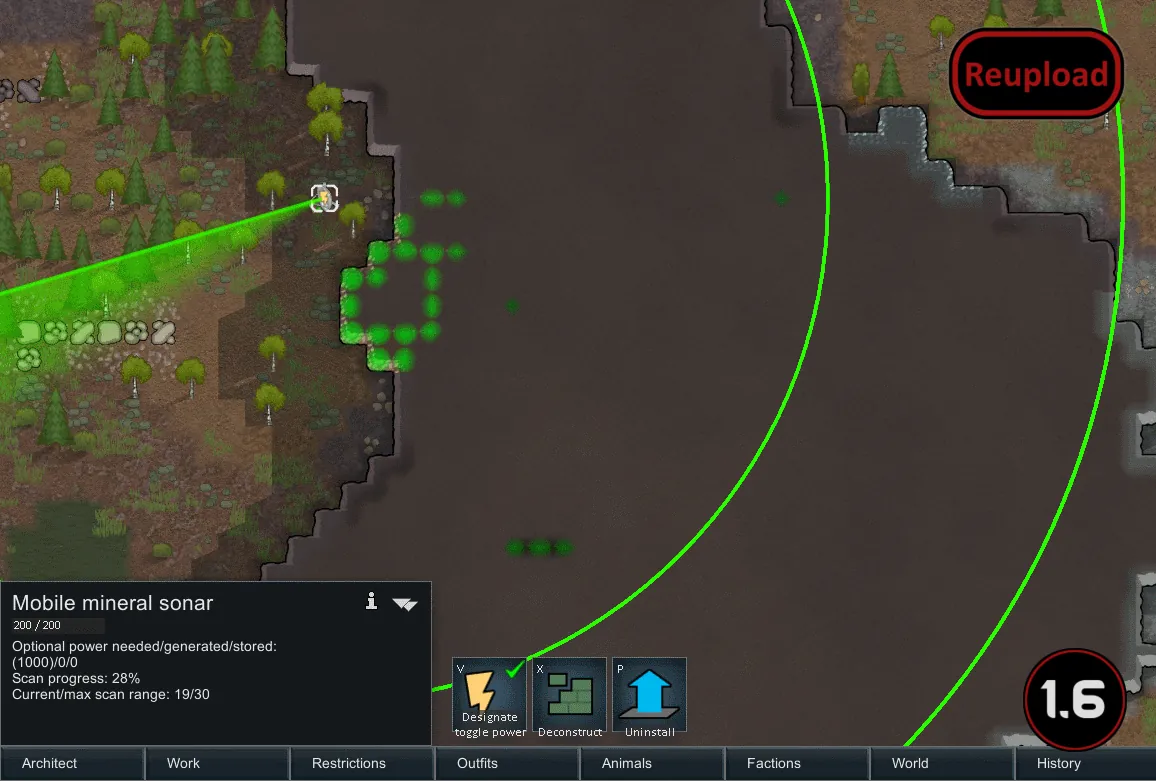Click the 1.6 version badge
This screenshot has width=1156, height=781.
(x=1075, y=701)
